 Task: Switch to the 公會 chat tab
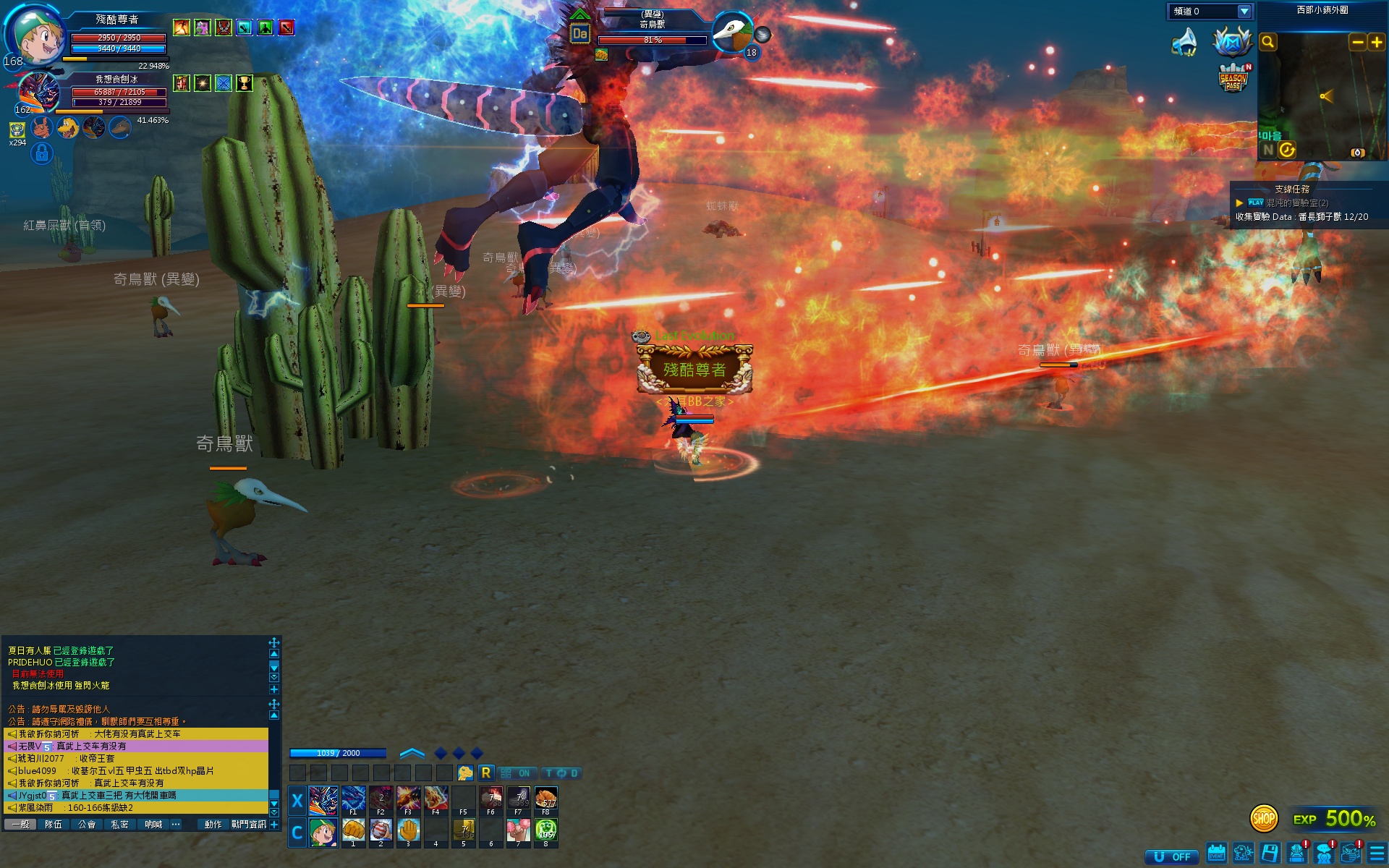click(x=87, y=825)
